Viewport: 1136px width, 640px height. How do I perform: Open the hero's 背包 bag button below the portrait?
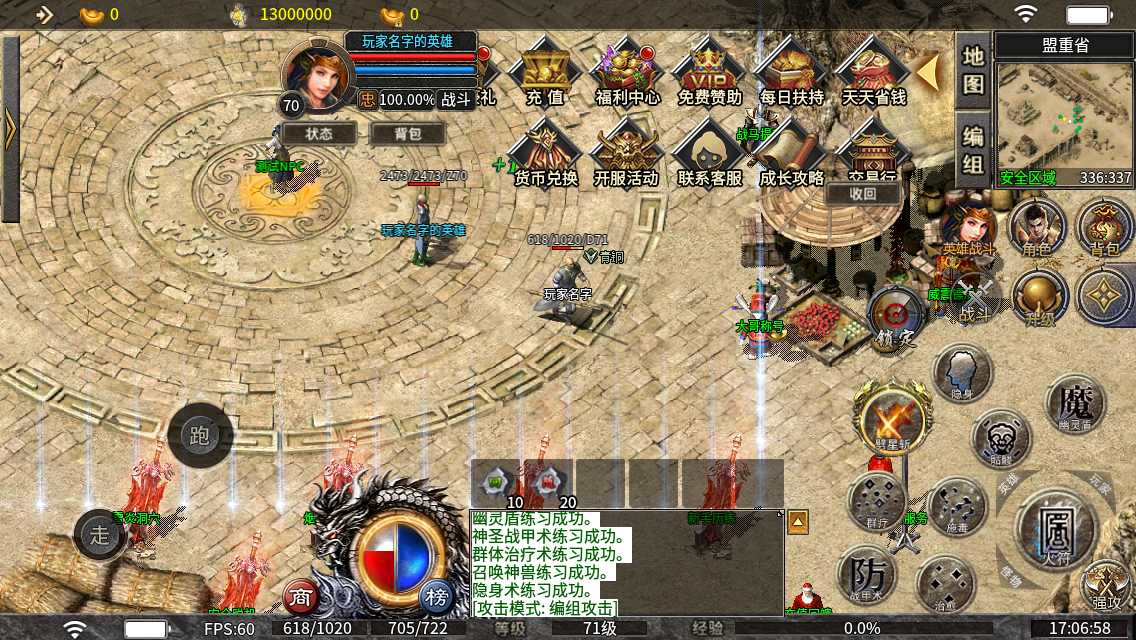coord(407,133)
